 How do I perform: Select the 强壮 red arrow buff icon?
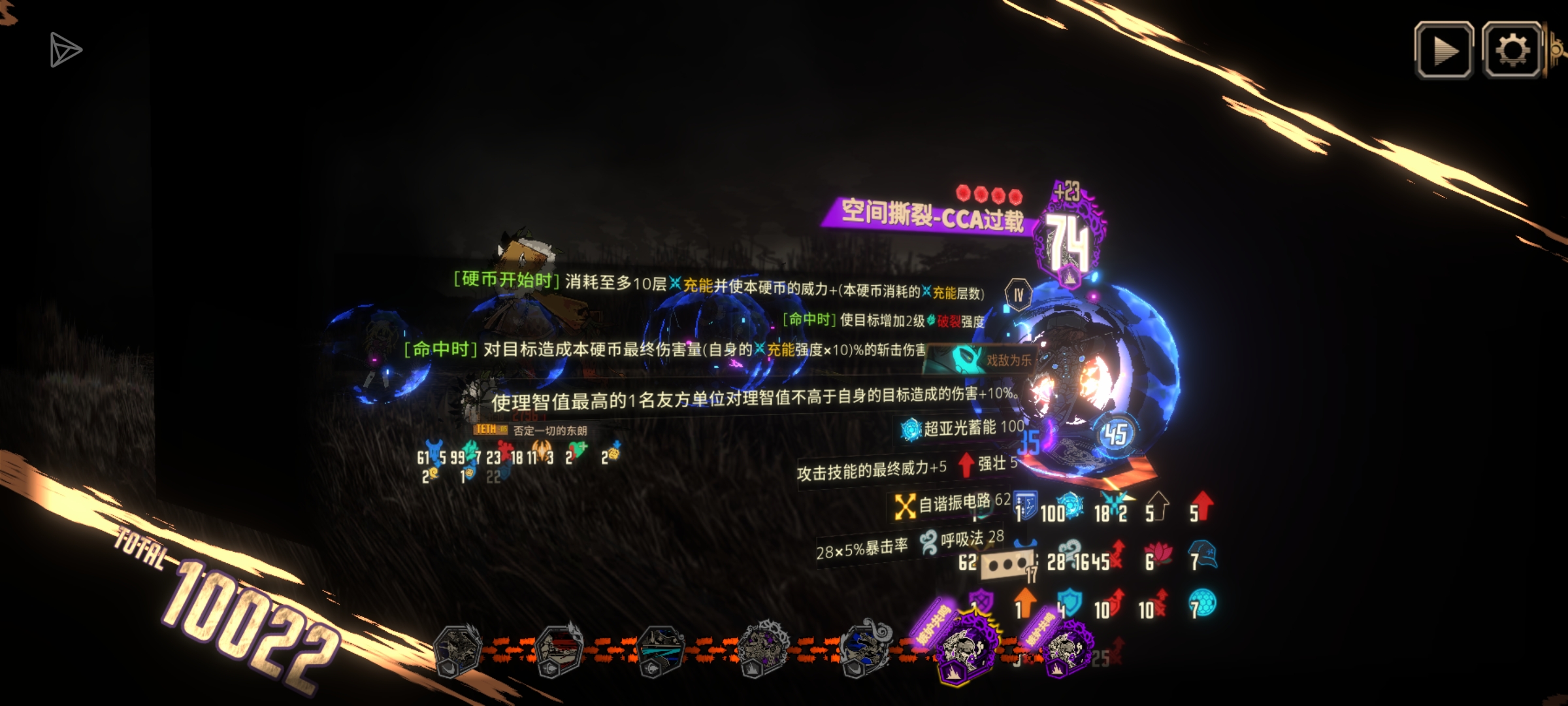pos(966,465)
